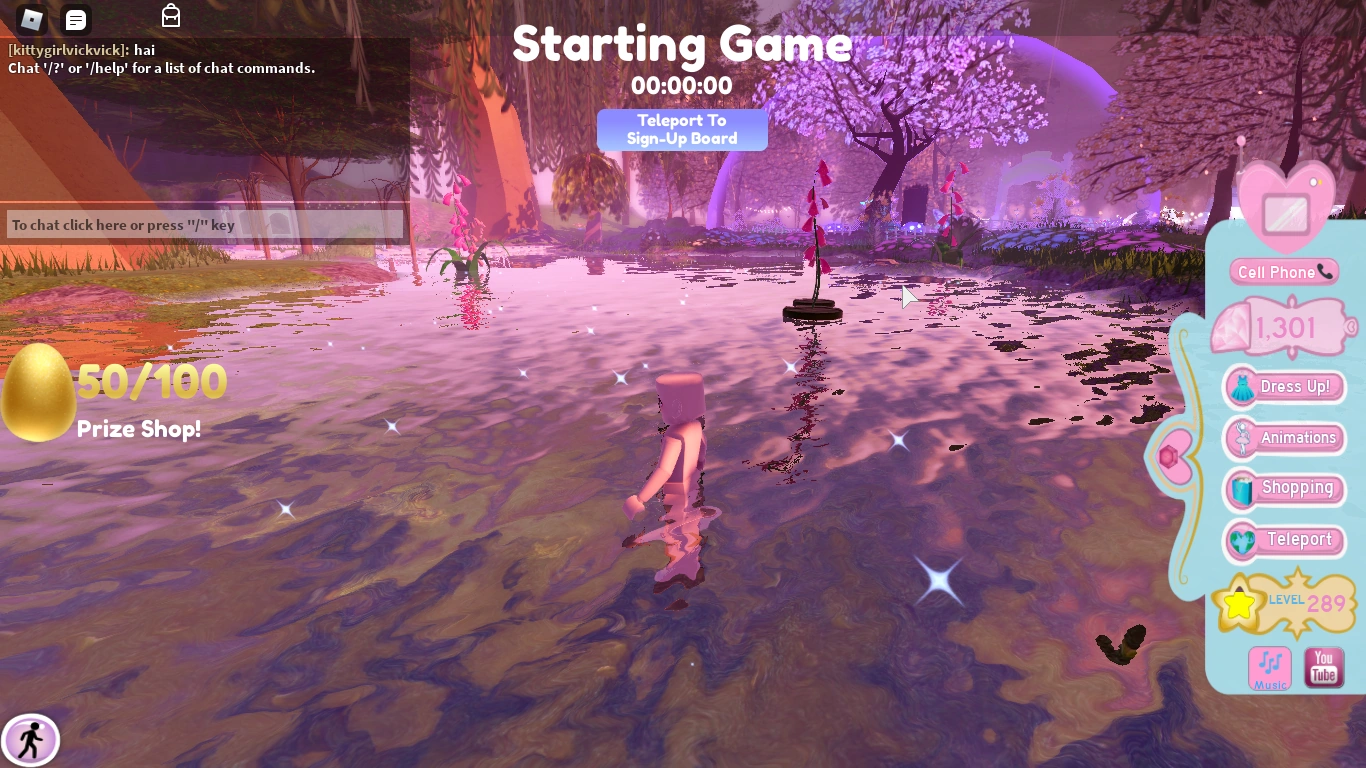Screen dimensions: 1366x768
Task: Click the globe icon on Teleport
Action: pyautogui.click(x=1244, y=540)
